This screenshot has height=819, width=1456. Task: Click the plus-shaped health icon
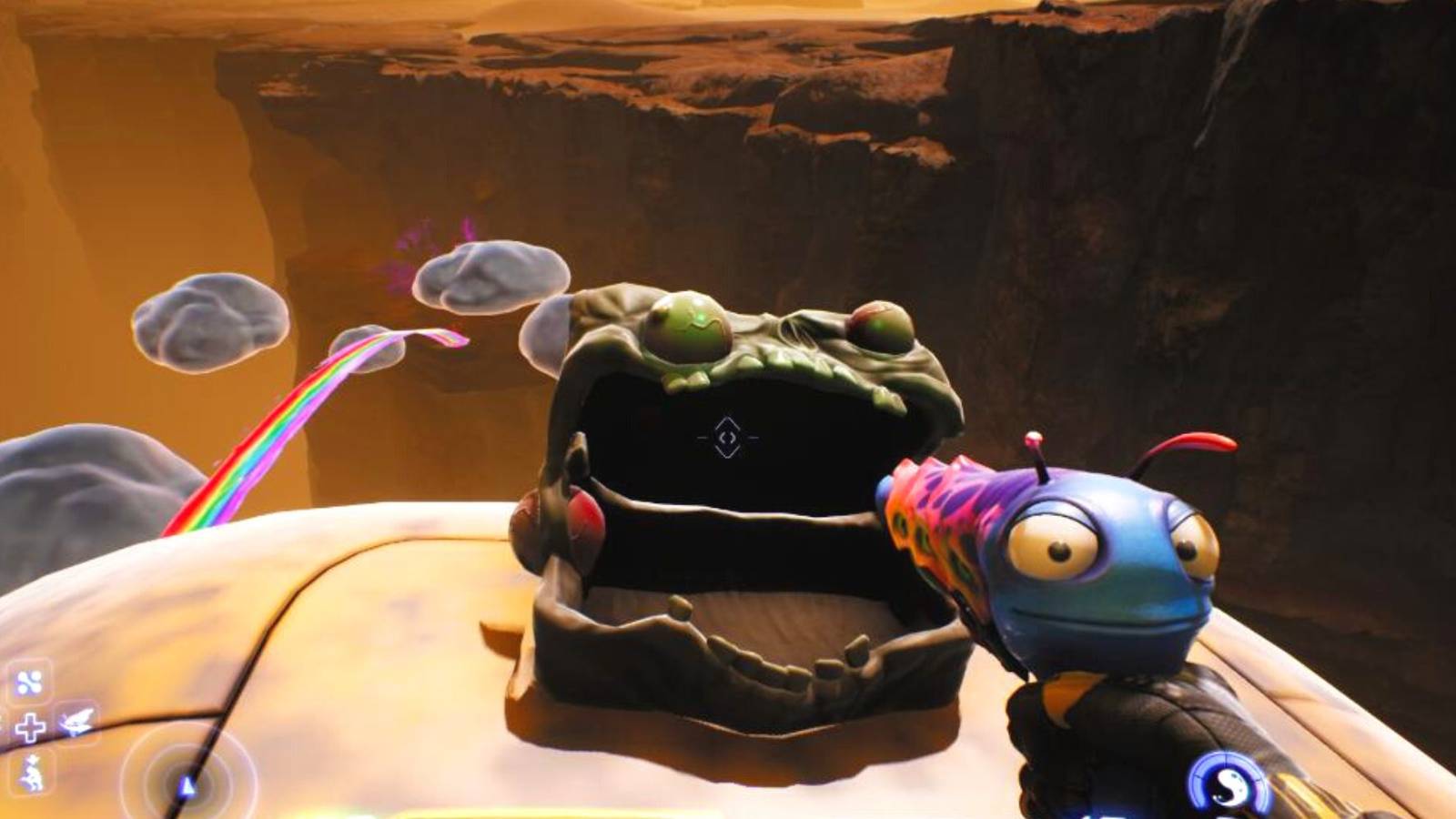click(x=31, y=725)
